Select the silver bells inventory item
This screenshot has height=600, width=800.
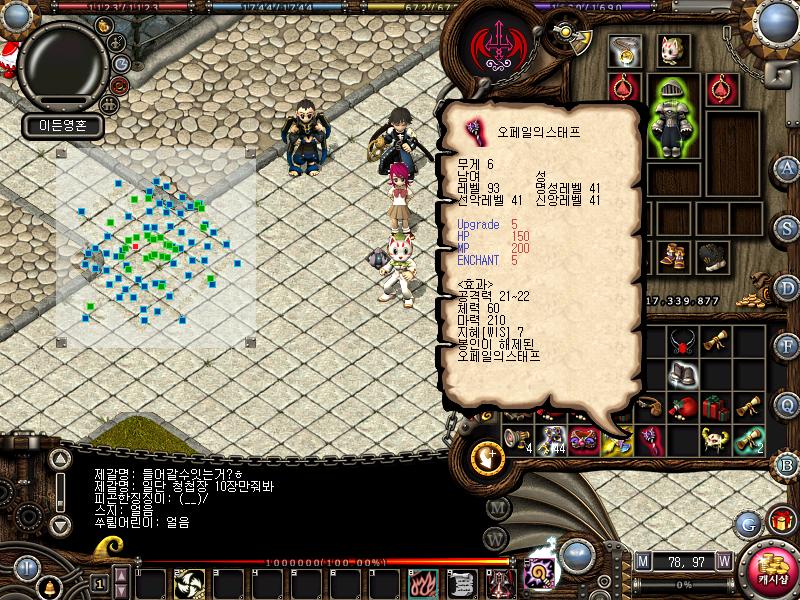(684, 376)
